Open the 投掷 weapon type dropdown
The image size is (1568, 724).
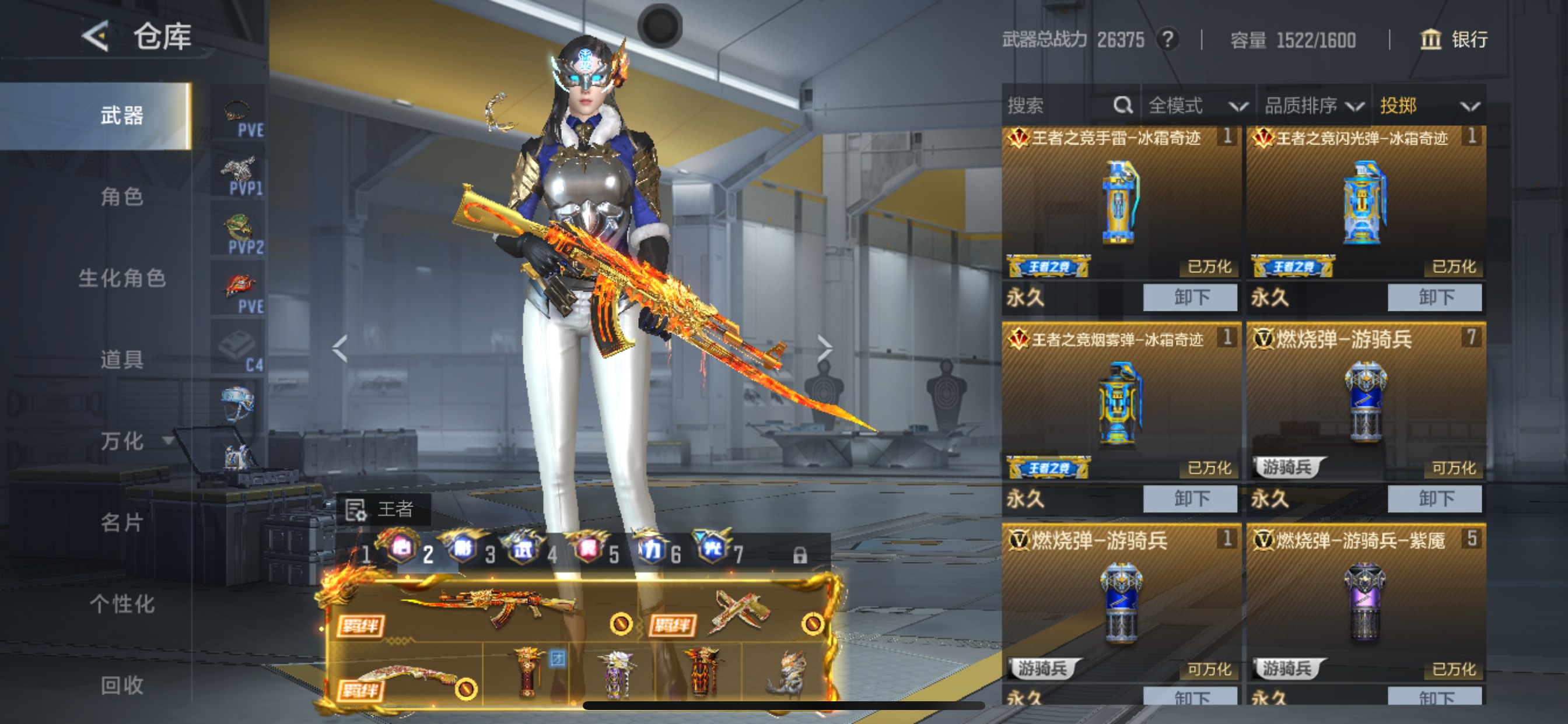[1429, 106]
